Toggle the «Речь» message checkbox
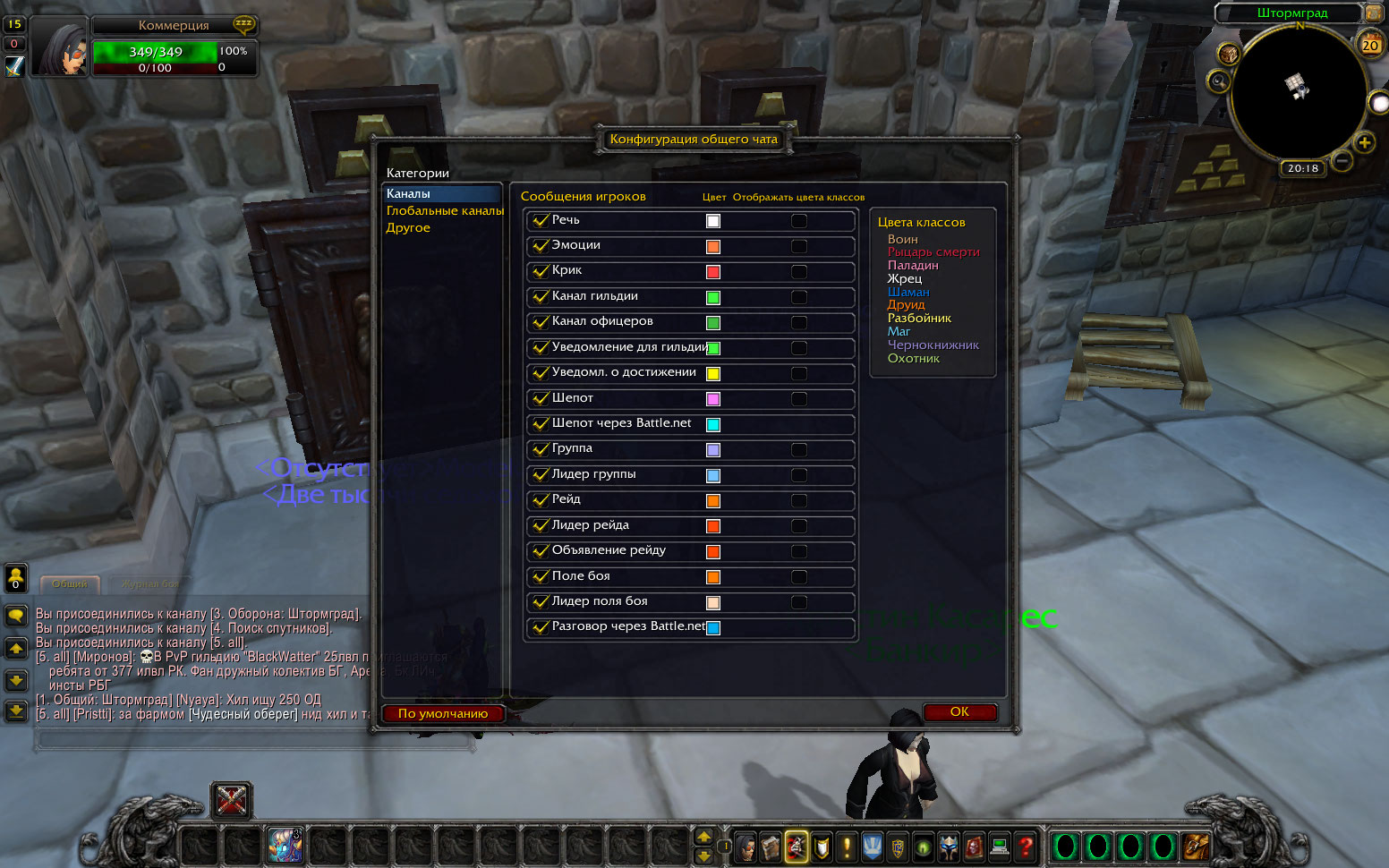The width and height of the screenshot is (1389, 868). 540,221
